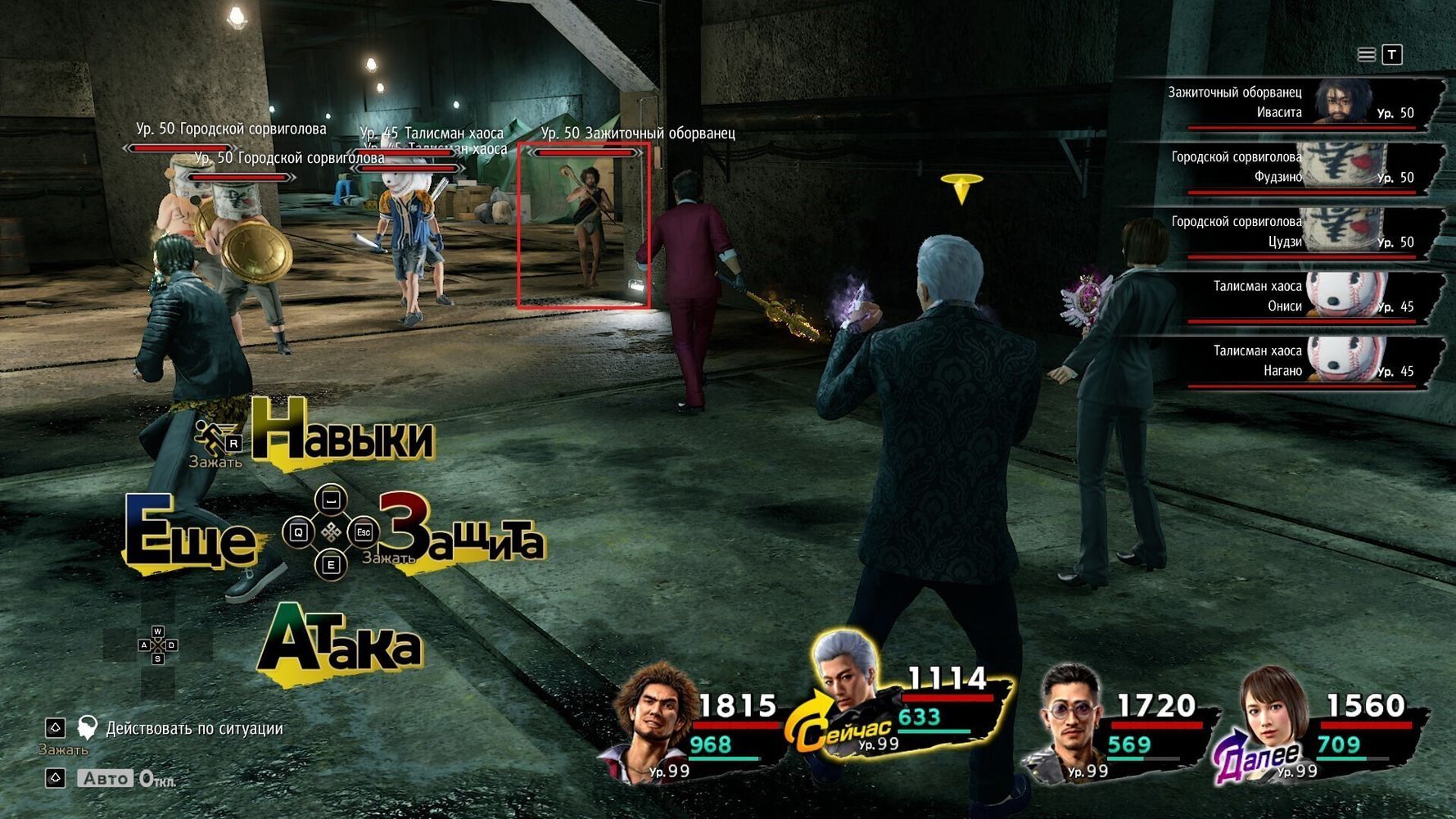This screenshot has height=819, width=1456.
Task: Toggle the Авто battle mode
Action: click(x=106, y=778)
